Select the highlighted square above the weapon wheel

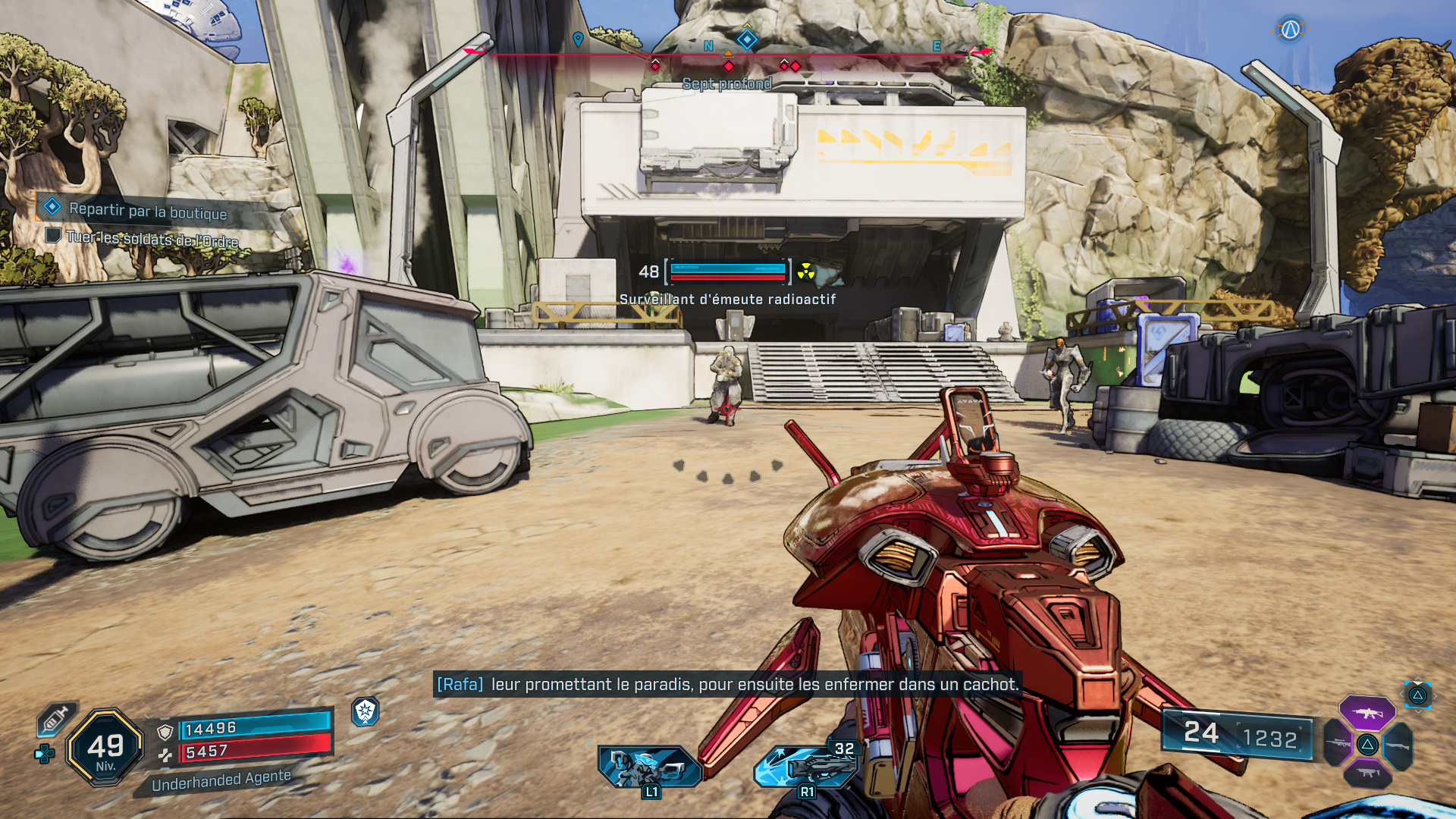(x=1417, y=695)
